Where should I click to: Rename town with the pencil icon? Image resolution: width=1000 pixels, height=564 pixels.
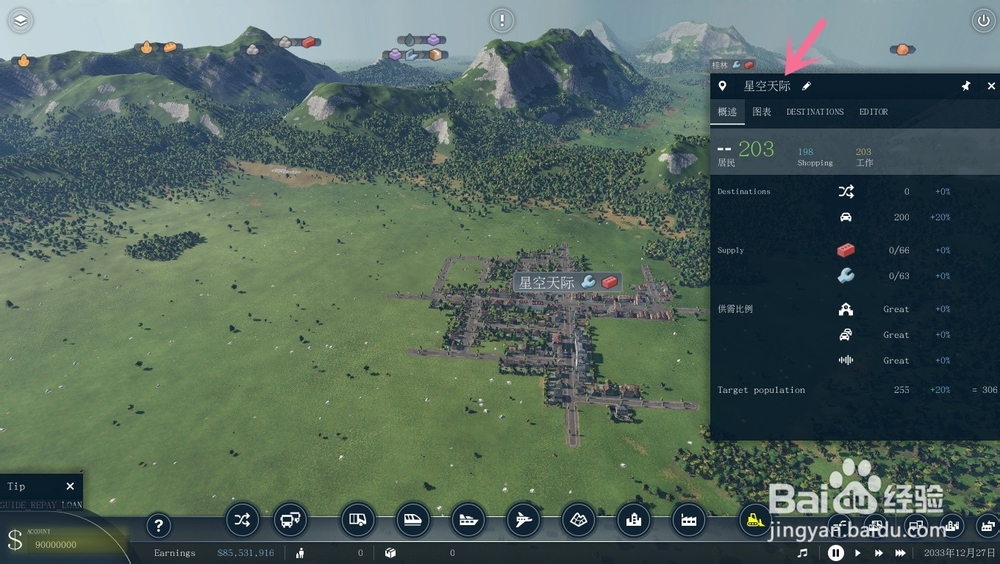tap(807, 87)
